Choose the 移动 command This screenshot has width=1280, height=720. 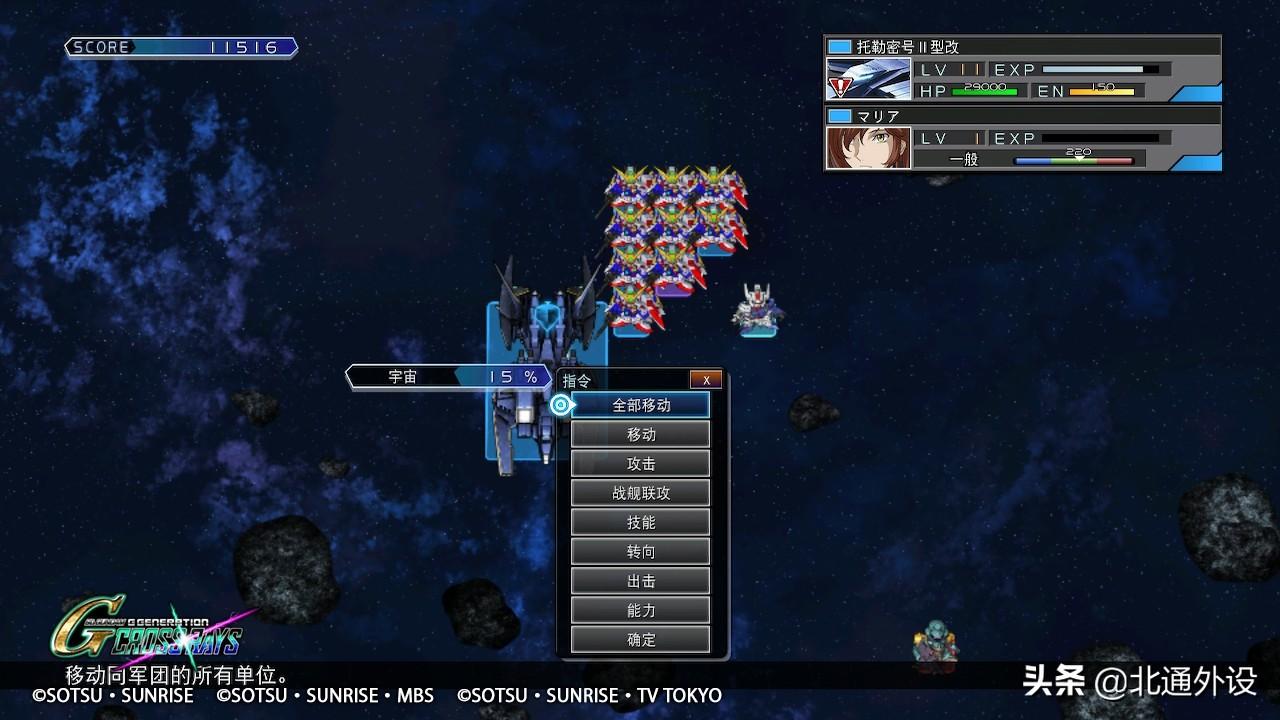(x=641, y=434)
